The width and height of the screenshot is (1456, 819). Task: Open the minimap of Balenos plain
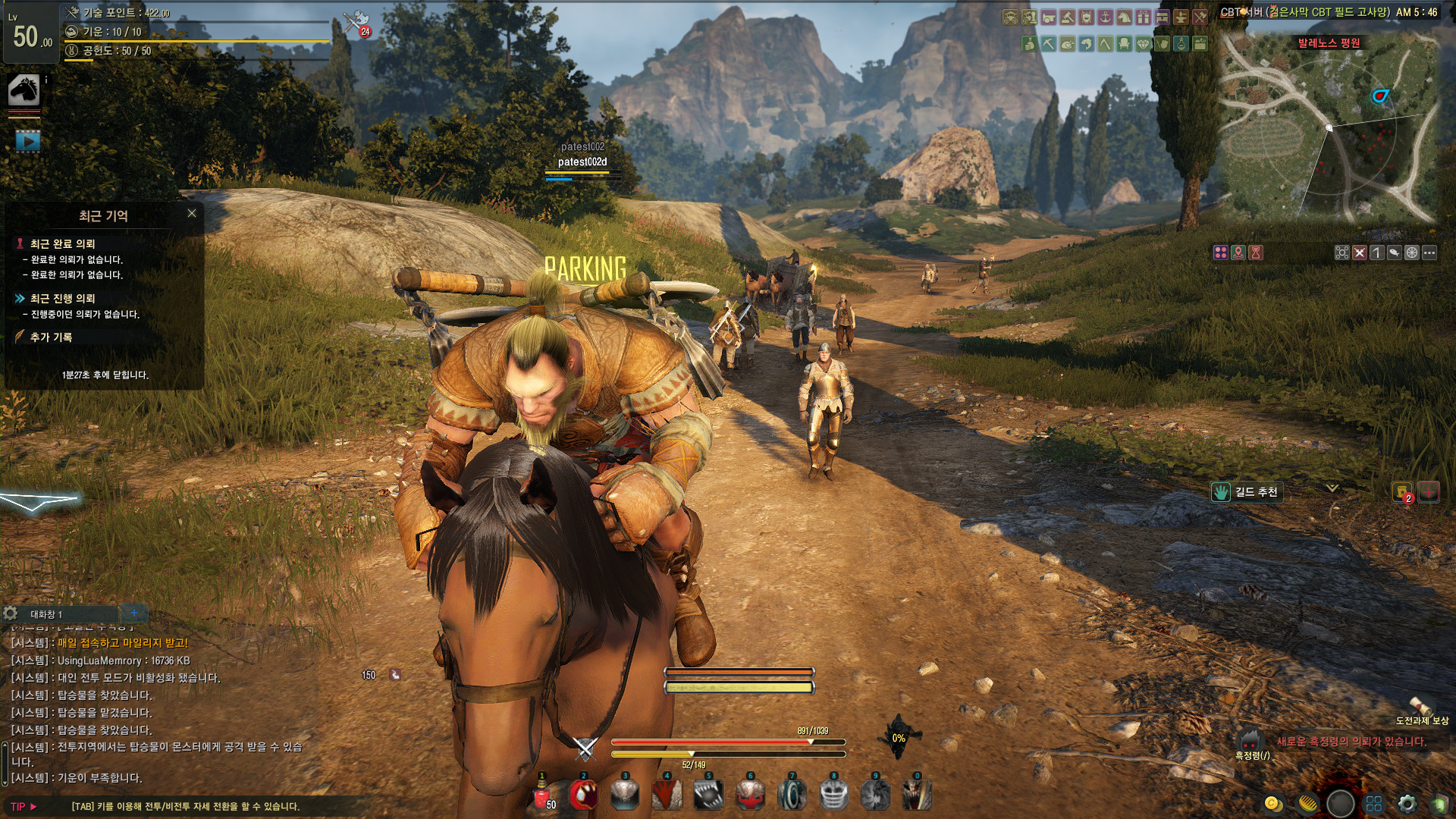(x=1329, y=129)
